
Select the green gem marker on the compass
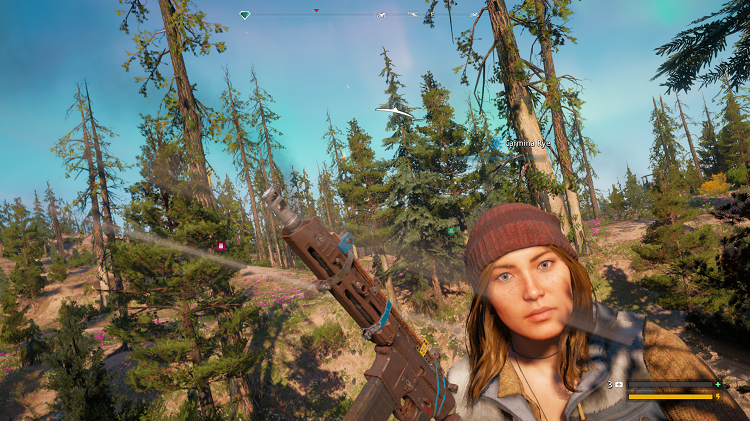(245, 15)
